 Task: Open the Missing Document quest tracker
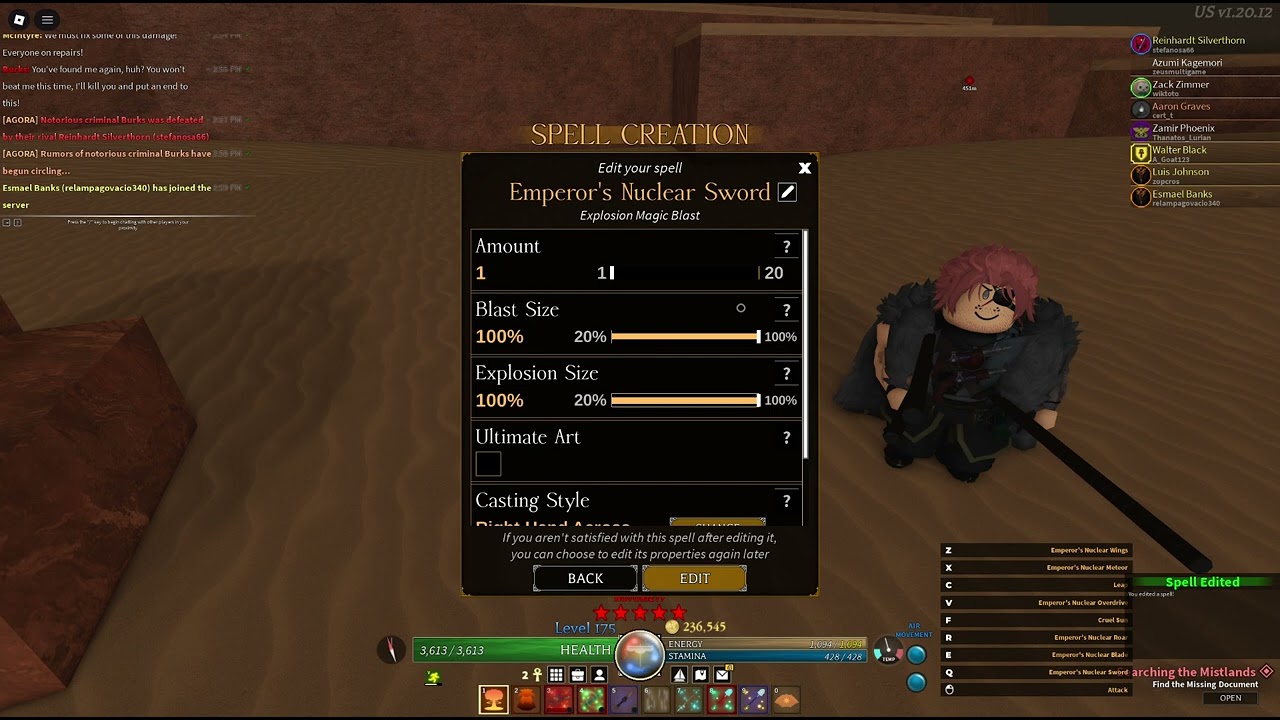1230,698
